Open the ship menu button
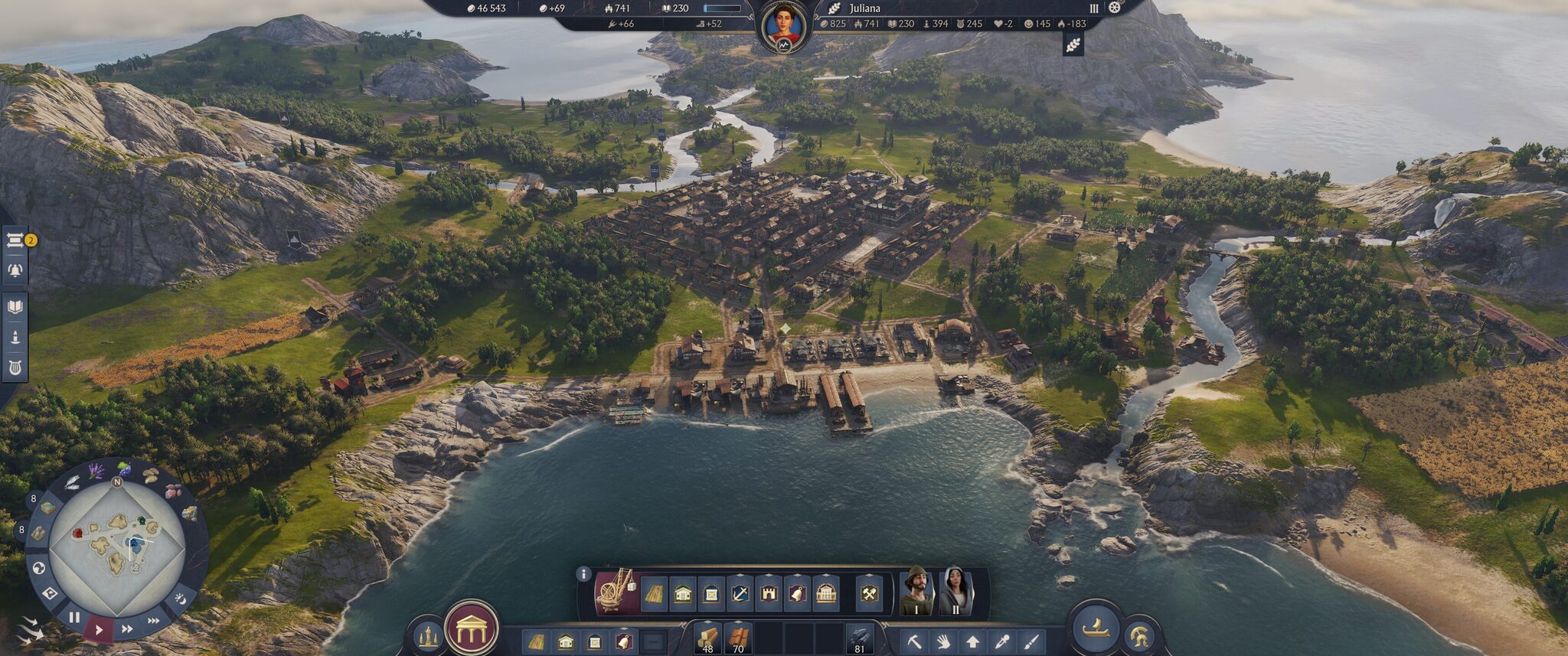1568x656 pixels. (x=1095, y=628)
